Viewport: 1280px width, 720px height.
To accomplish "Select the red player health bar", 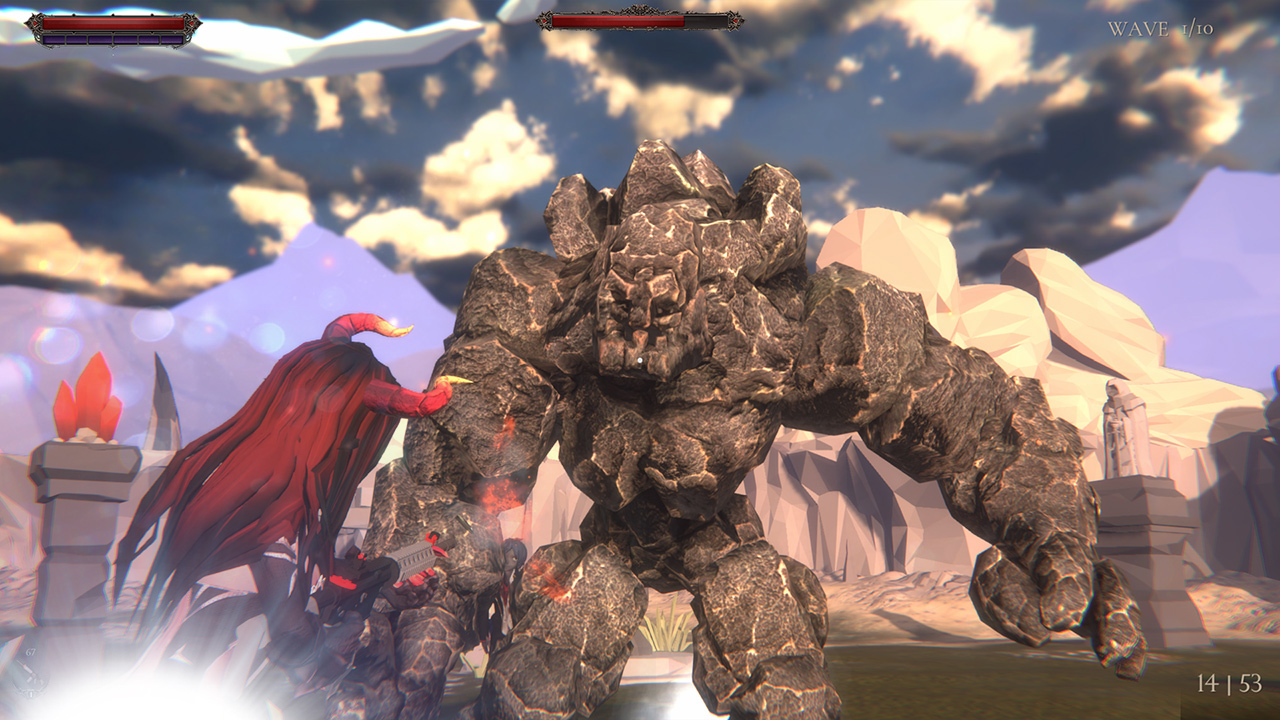I will click(110, 22).
